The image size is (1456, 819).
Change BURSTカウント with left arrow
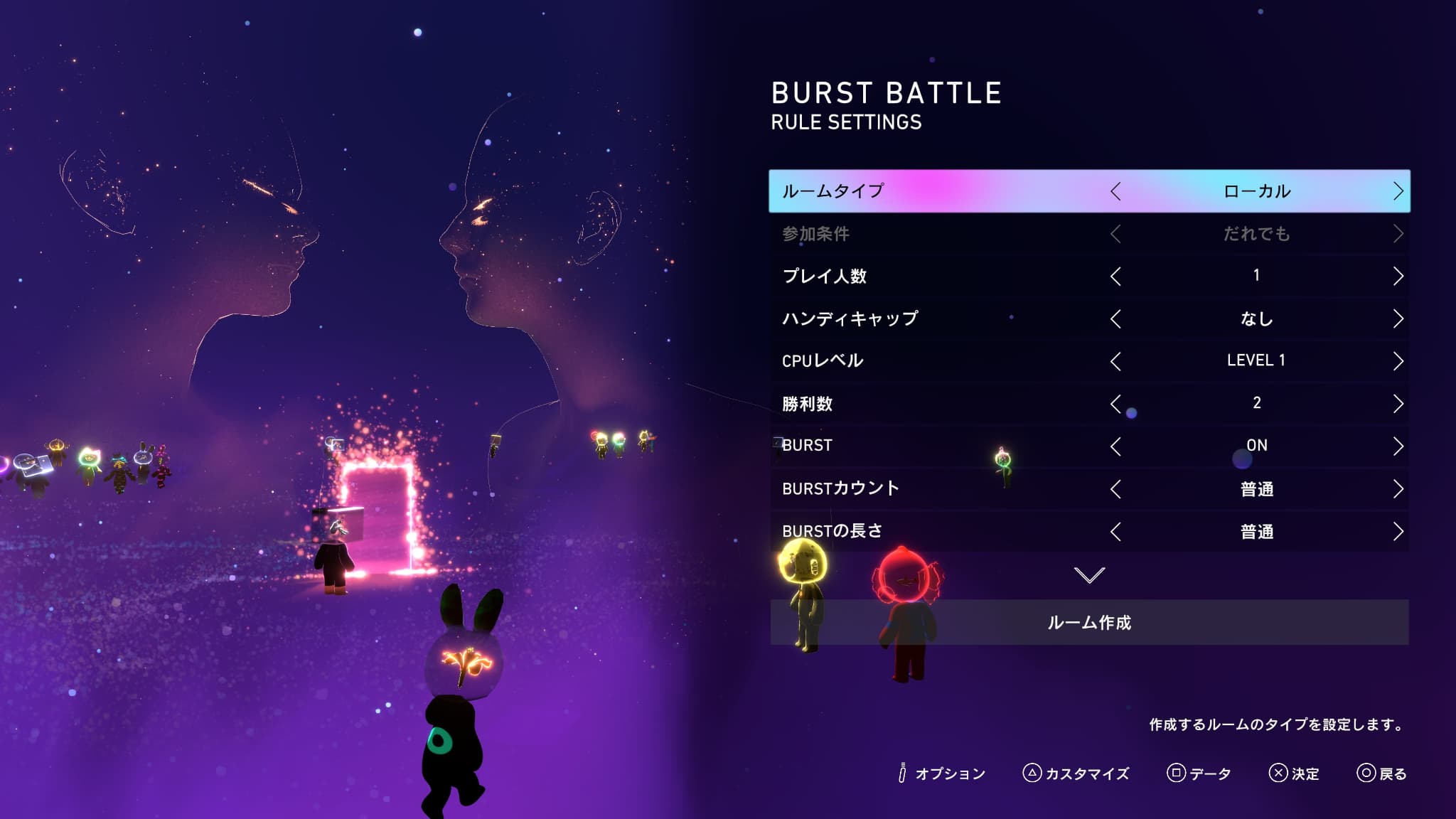(x=1115, y=489)
